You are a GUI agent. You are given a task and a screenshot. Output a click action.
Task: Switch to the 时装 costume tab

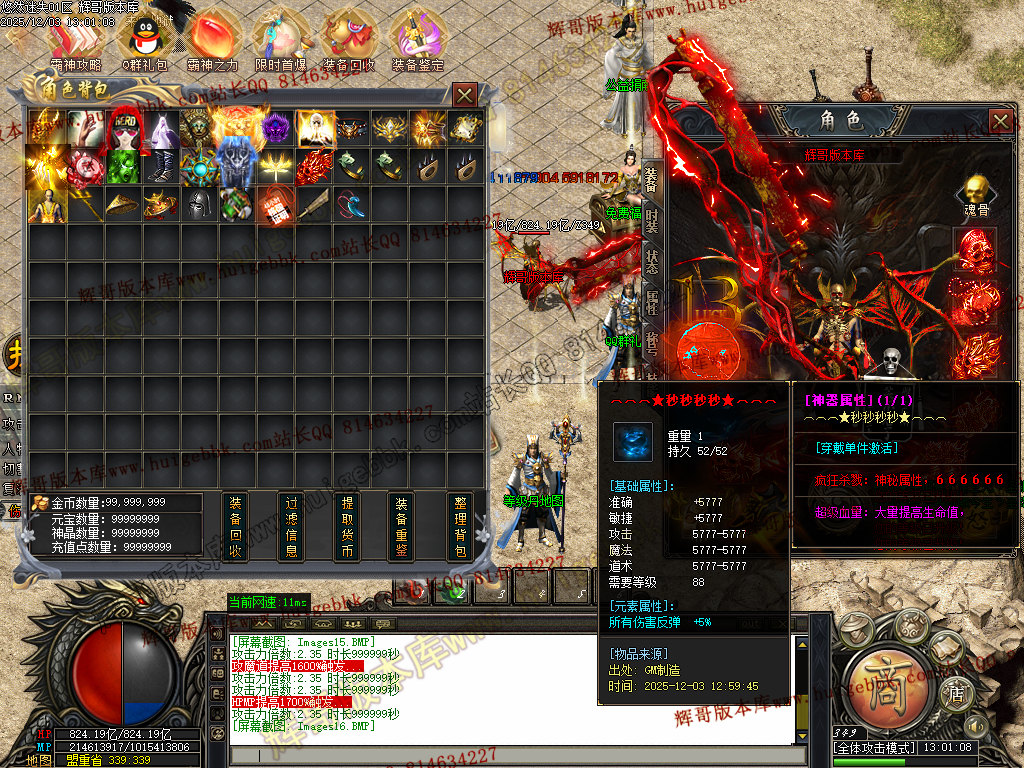click(652, 219)
